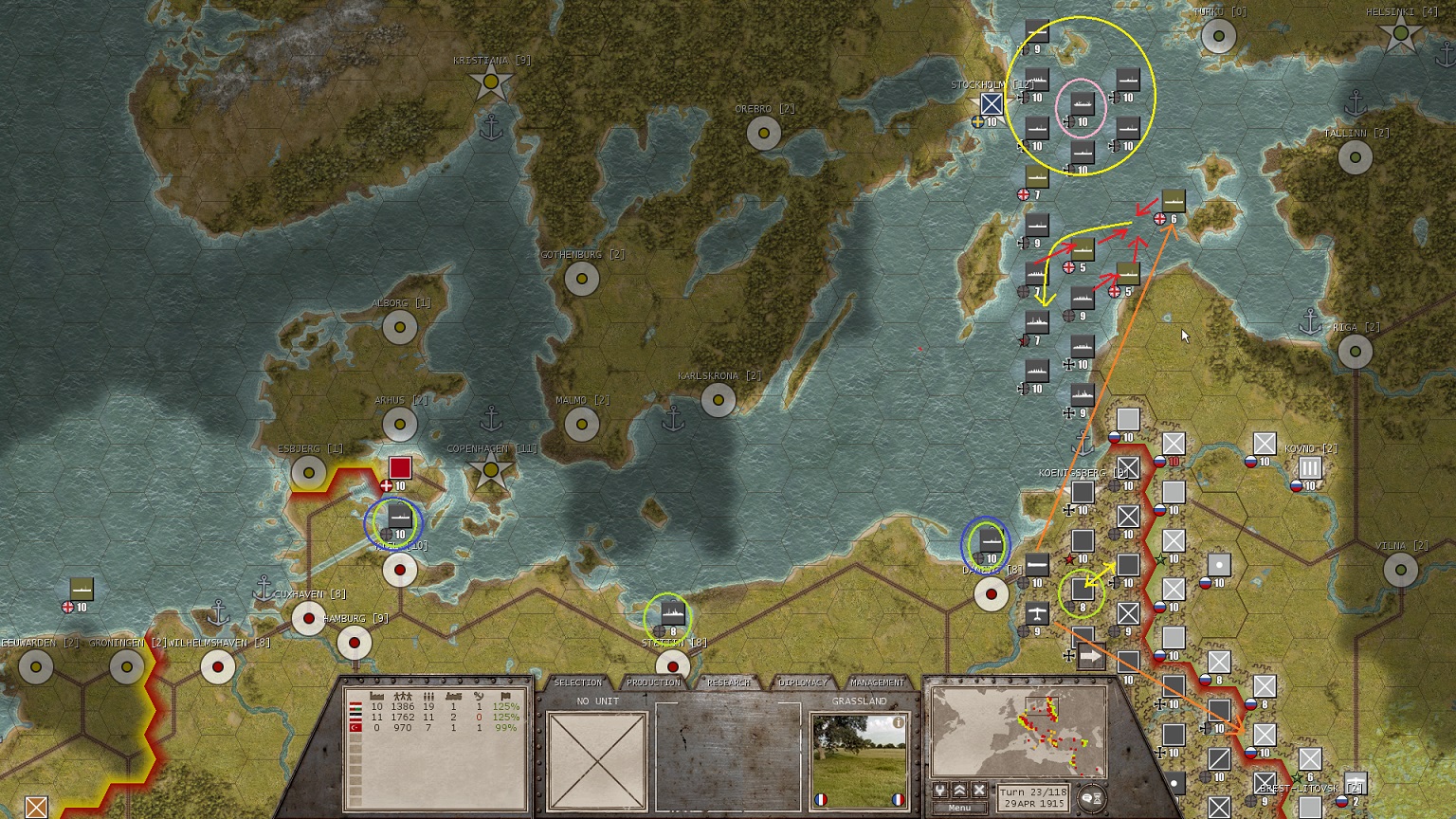This screenshot has width=1456, height=819.
Task: Switch to the Selection tab
Action: pos(577,682)
